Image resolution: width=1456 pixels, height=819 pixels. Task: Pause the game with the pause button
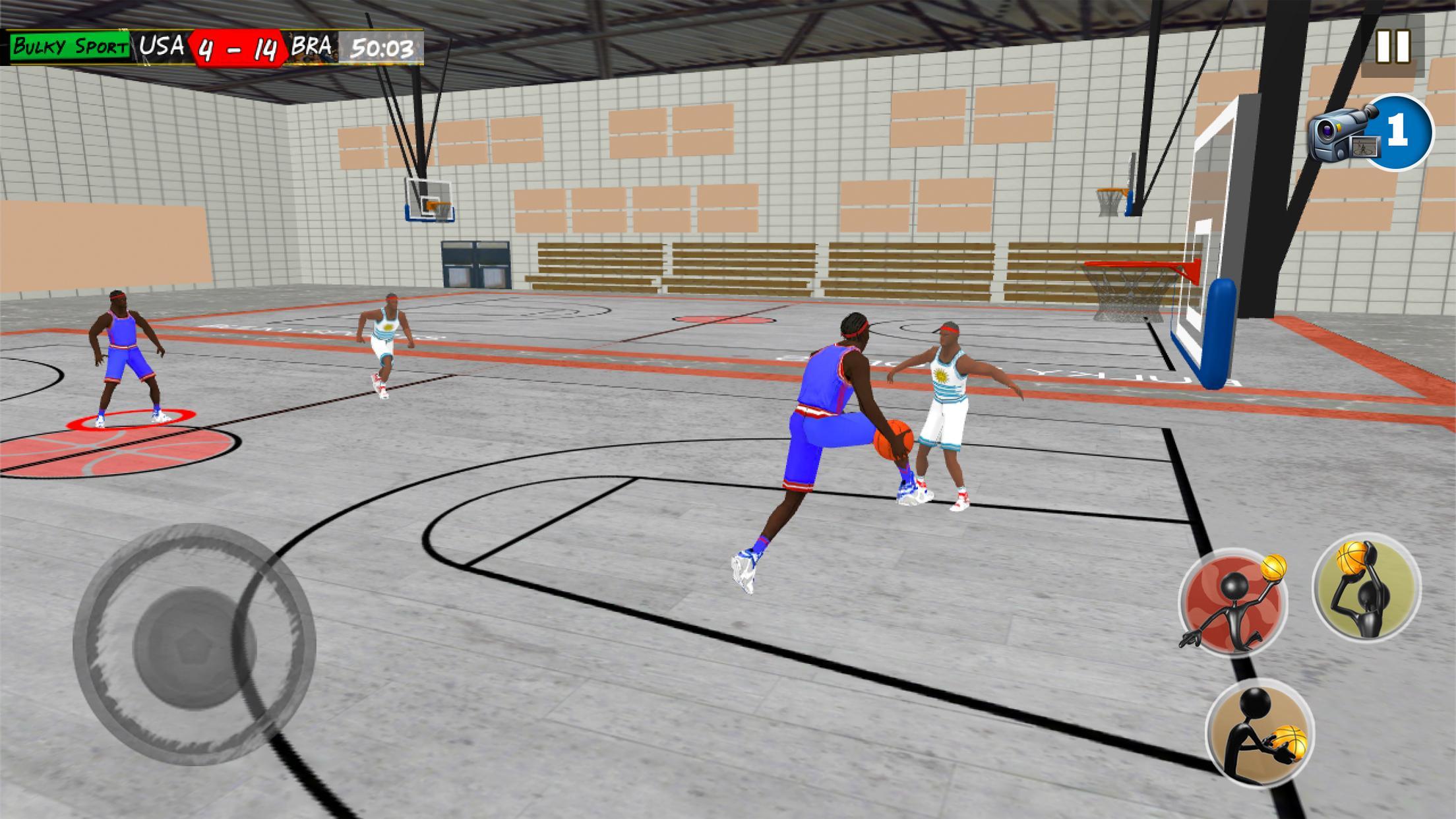1392,47
